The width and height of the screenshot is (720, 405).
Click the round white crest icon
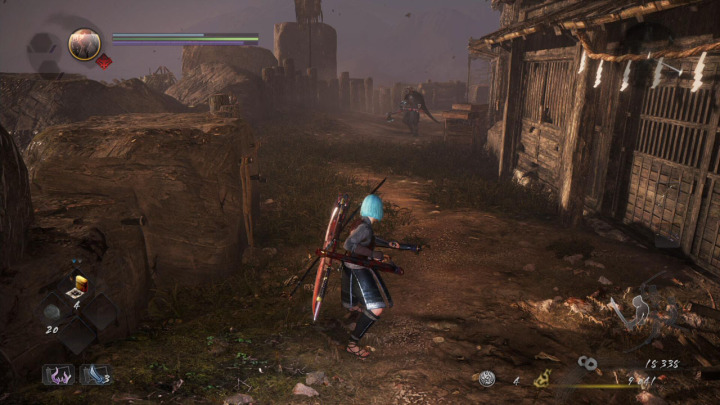pyautogui.click(x=486, y=378)
